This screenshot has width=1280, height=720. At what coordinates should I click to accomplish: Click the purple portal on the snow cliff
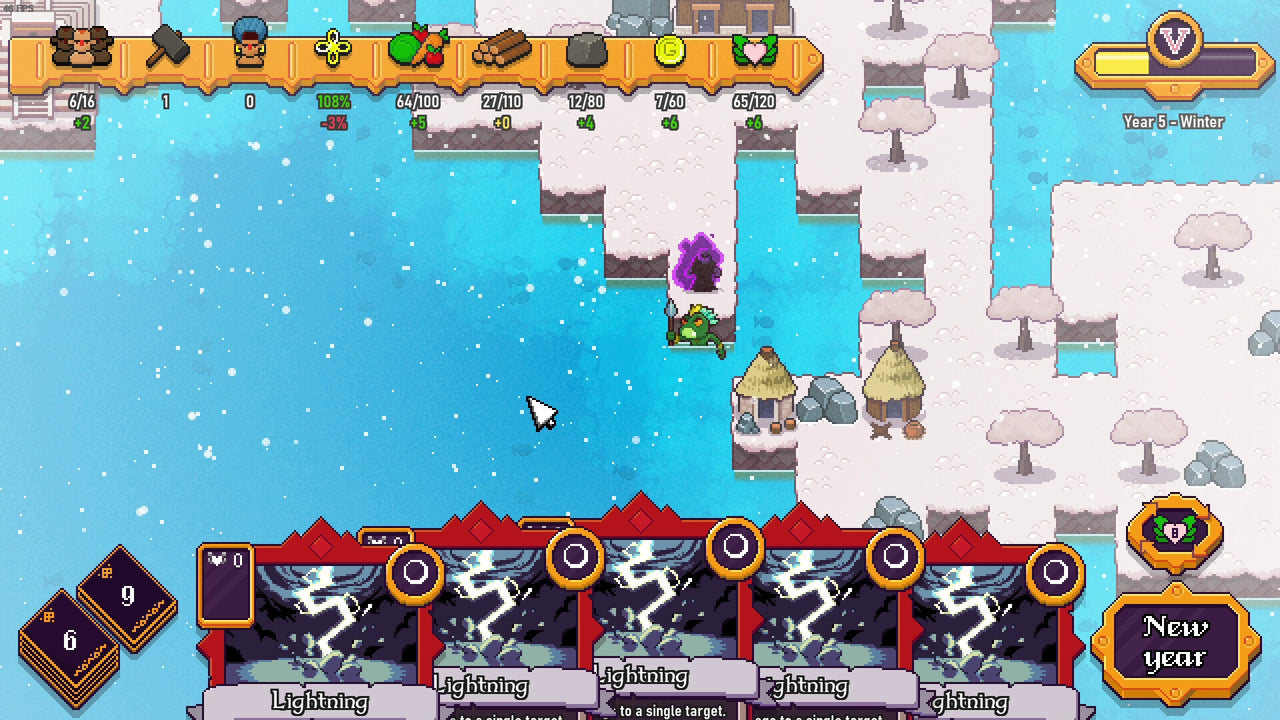pos(700,260)
